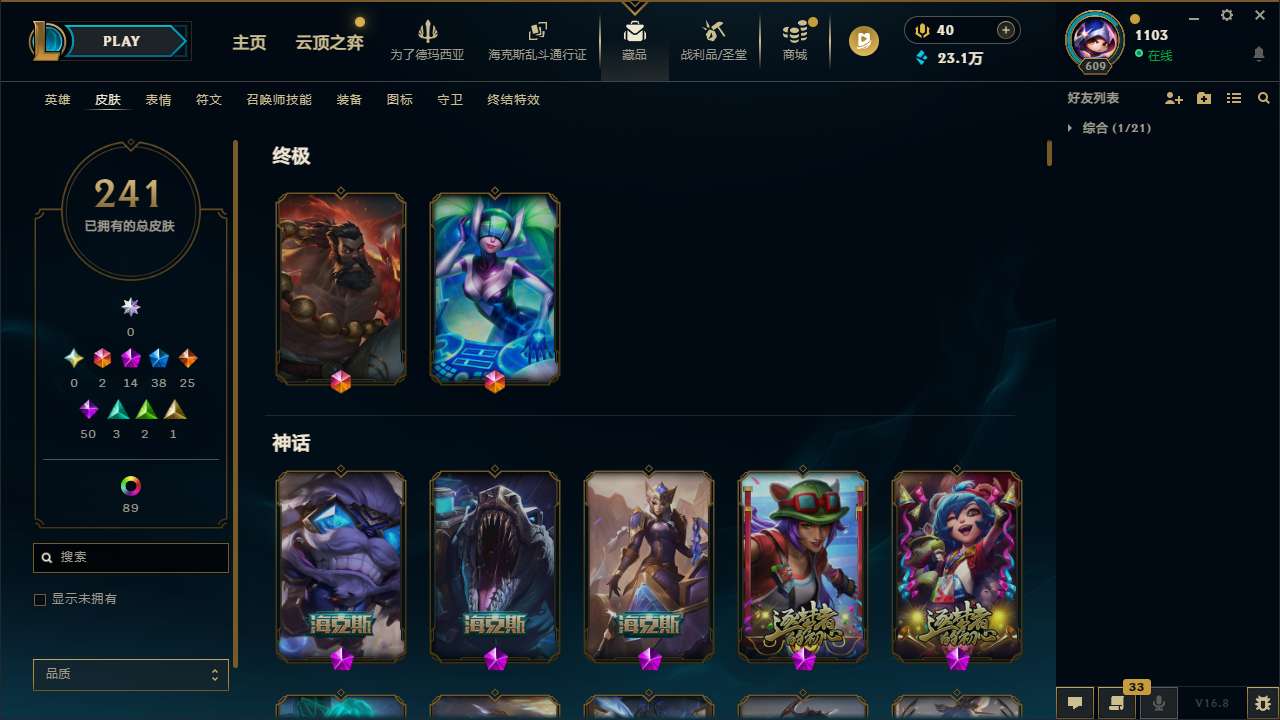Enable the 显示未拥有 checkbox
The width and height of the screenshot is (1280, 720).
[x=40, y=599]
